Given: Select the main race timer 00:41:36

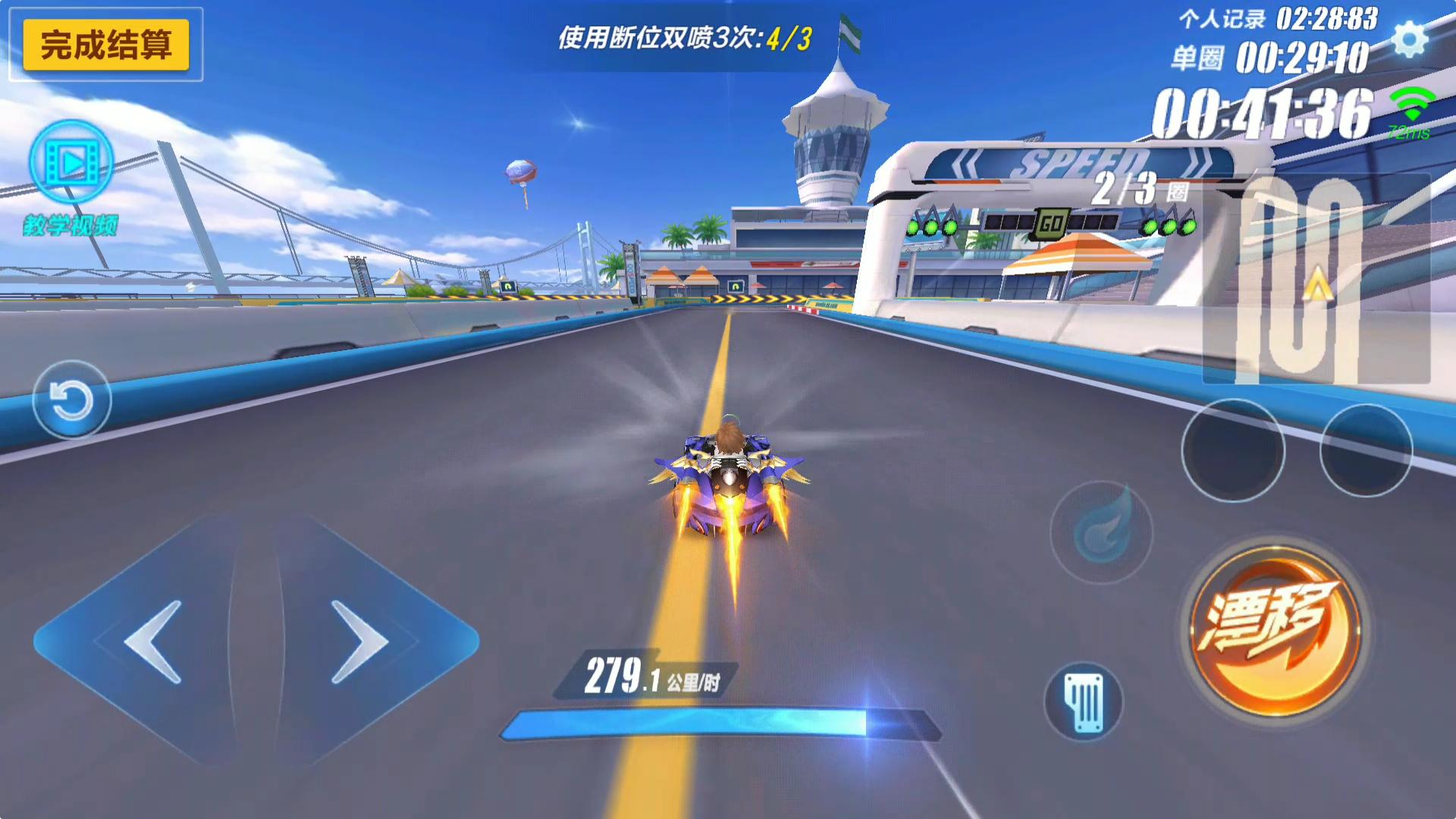Looking at the screenshot, I should click(x=1265, y=108).
